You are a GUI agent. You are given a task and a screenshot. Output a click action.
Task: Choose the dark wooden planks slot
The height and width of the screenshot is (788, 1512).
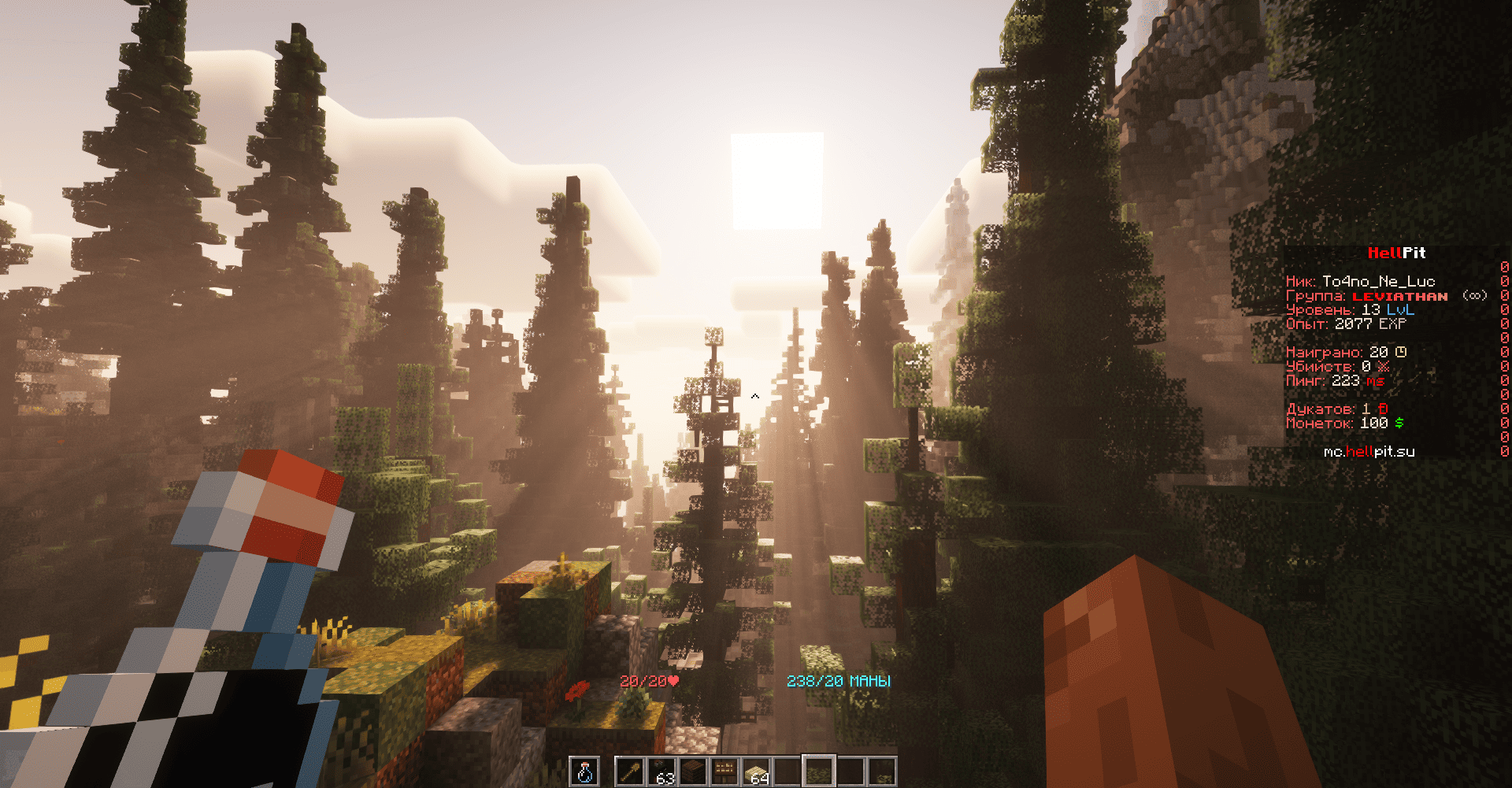click(693, 771)
